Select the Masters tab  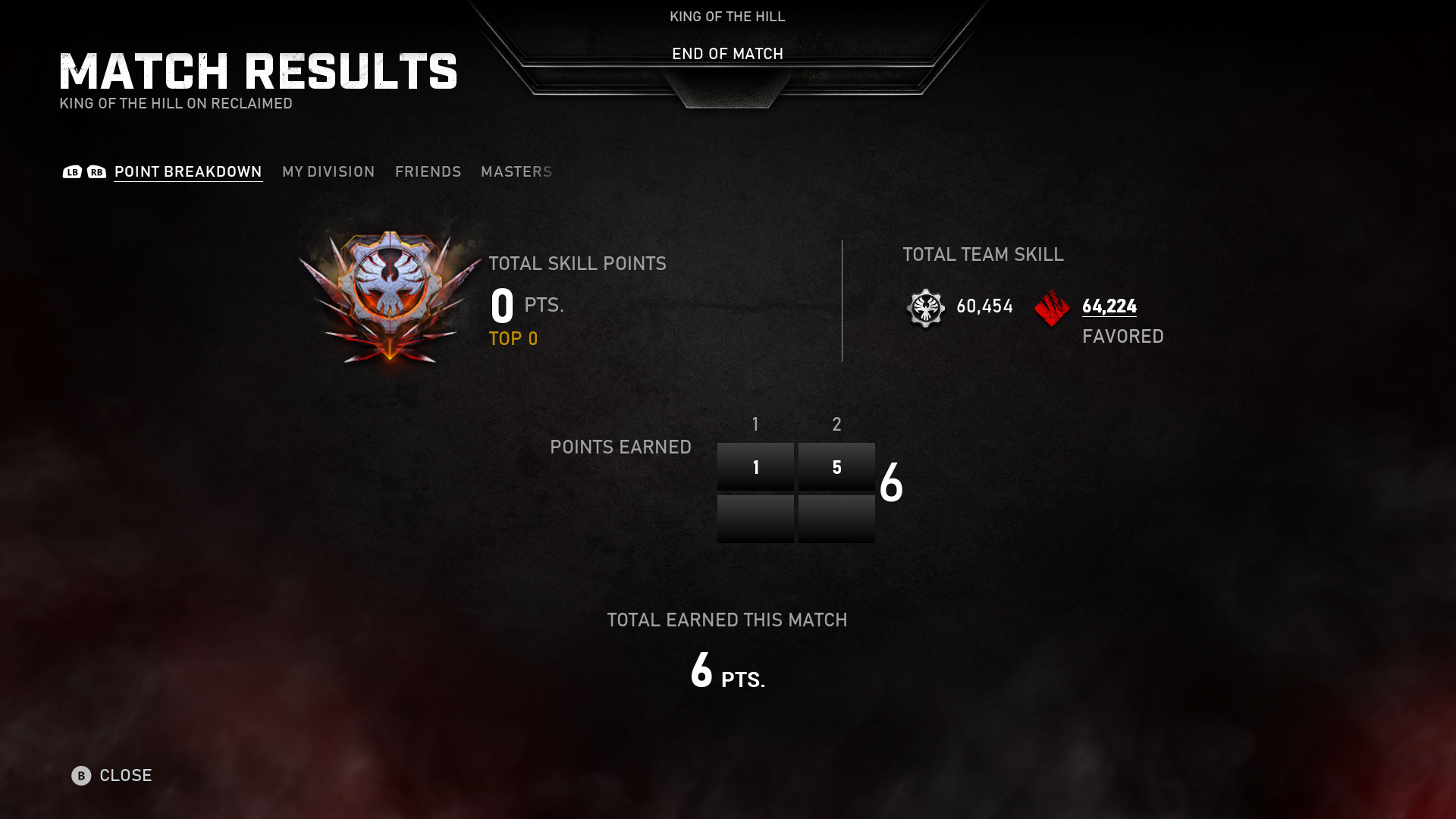[x=516, y=172]
